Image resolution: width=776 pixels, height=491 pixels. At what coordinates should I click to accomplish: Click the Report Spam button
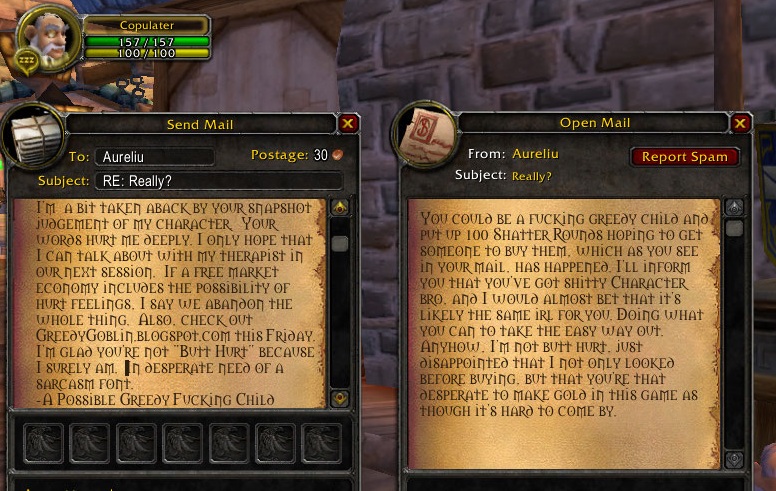(685, 157)
